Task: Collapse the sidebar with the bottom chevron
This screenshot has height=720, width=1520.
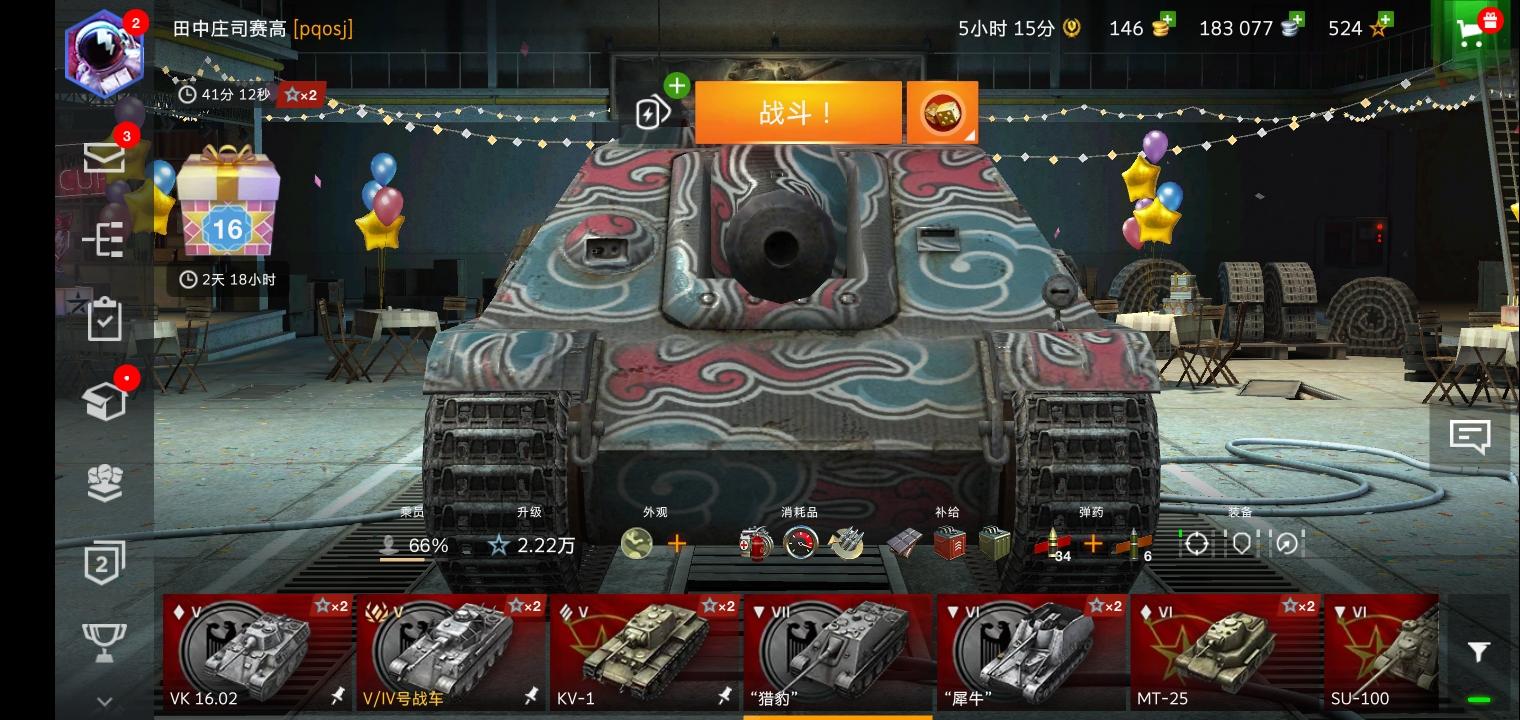Action: [x=103, y=700]
